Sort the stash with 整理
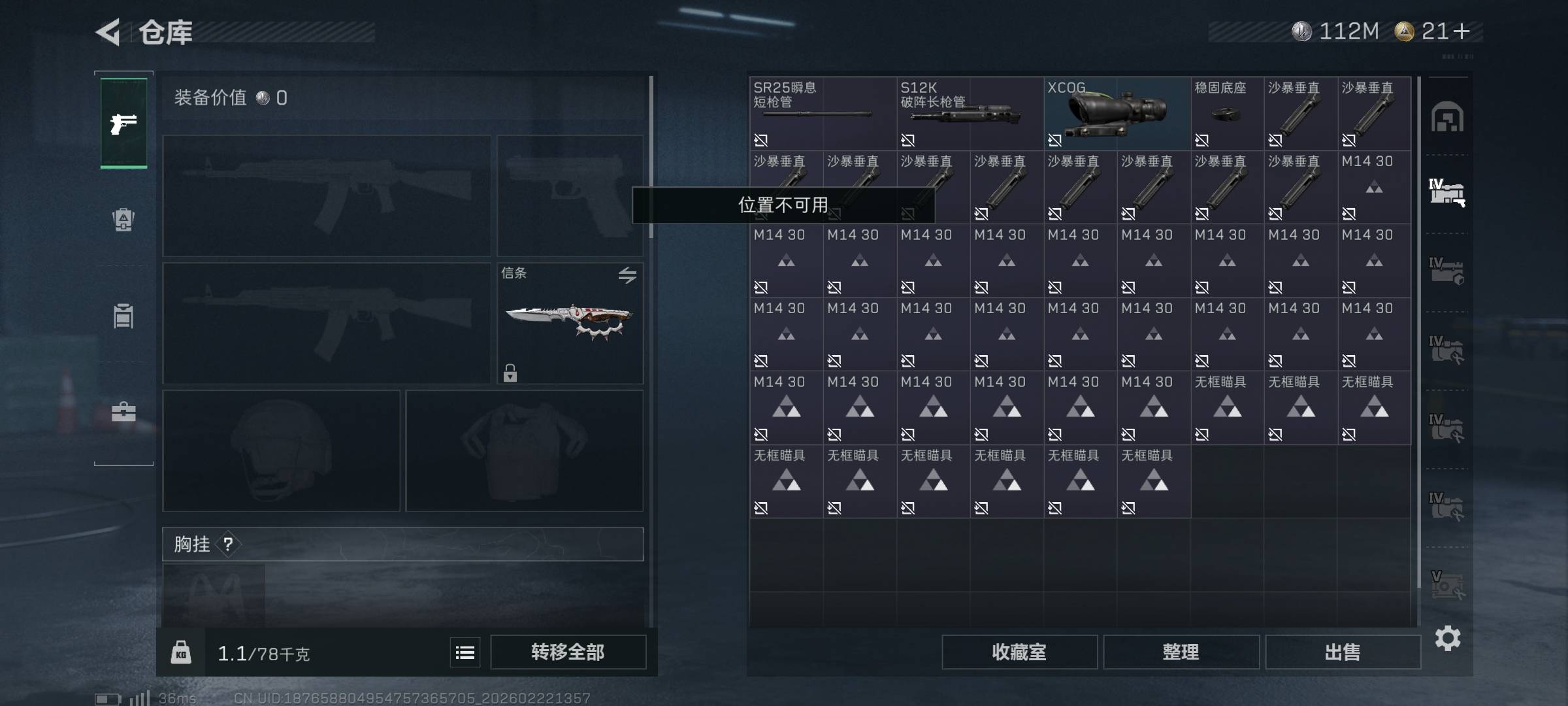 tap(1181, 652)
